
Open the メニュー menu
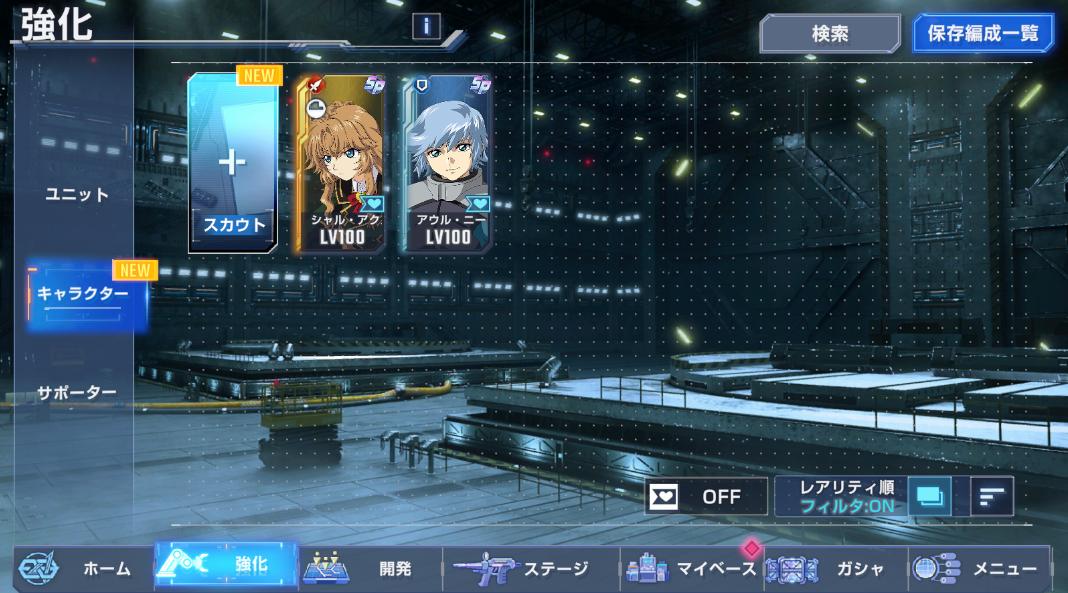978,568
